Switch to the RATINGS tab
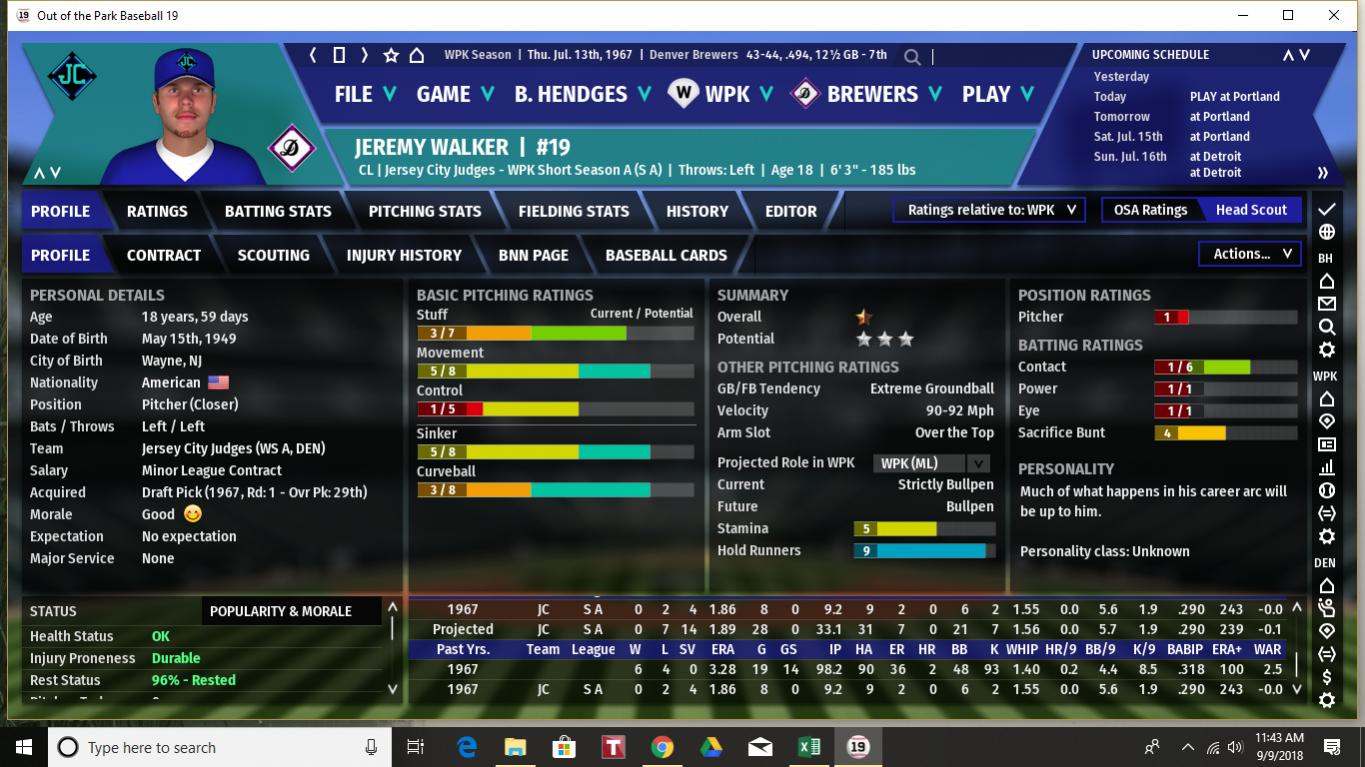Screen dimensions: 1365x767 [x=157, y=211]
